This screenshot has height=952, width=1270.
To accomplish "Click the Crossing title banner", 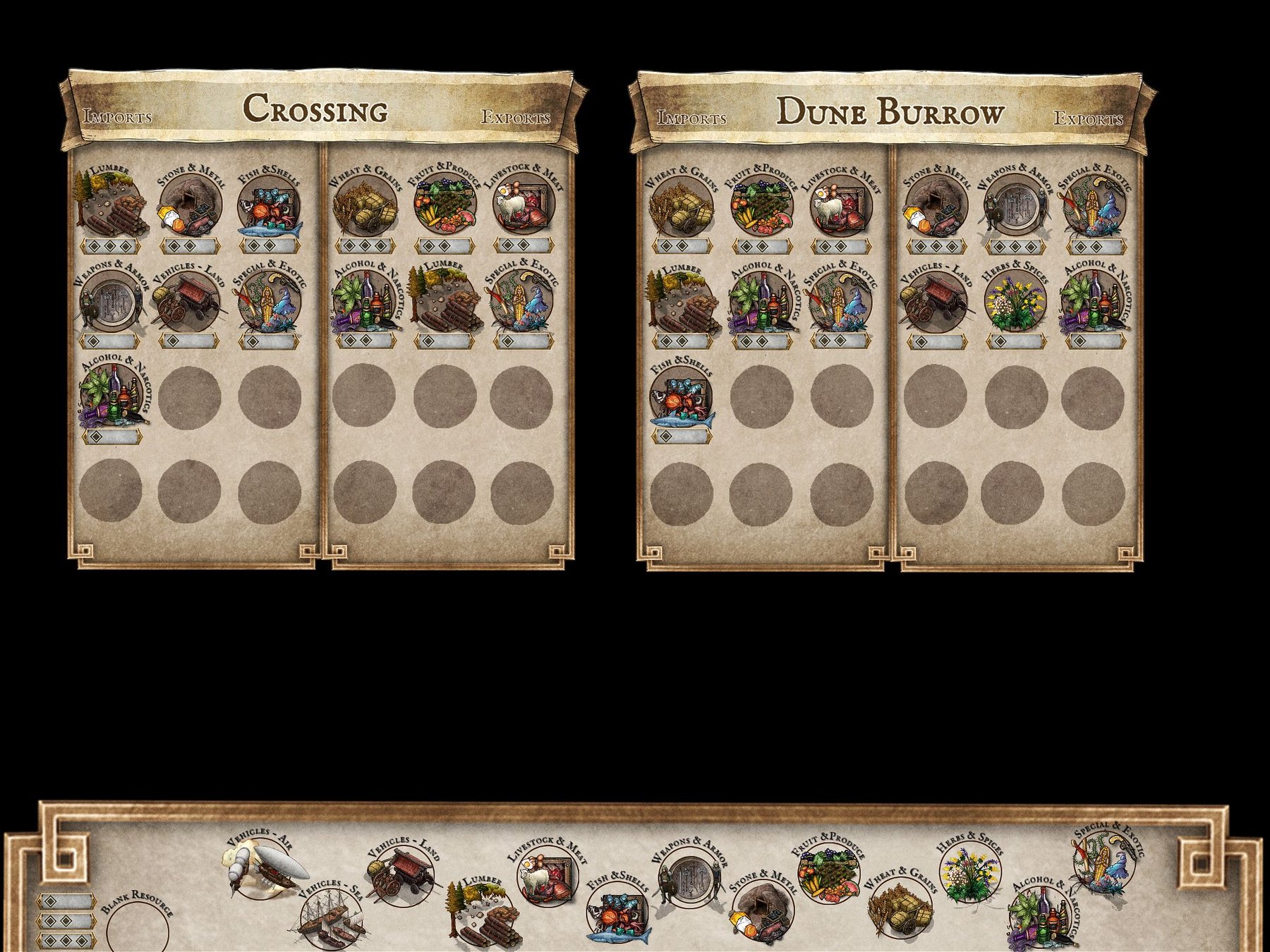I will click(x=315, y=109).
